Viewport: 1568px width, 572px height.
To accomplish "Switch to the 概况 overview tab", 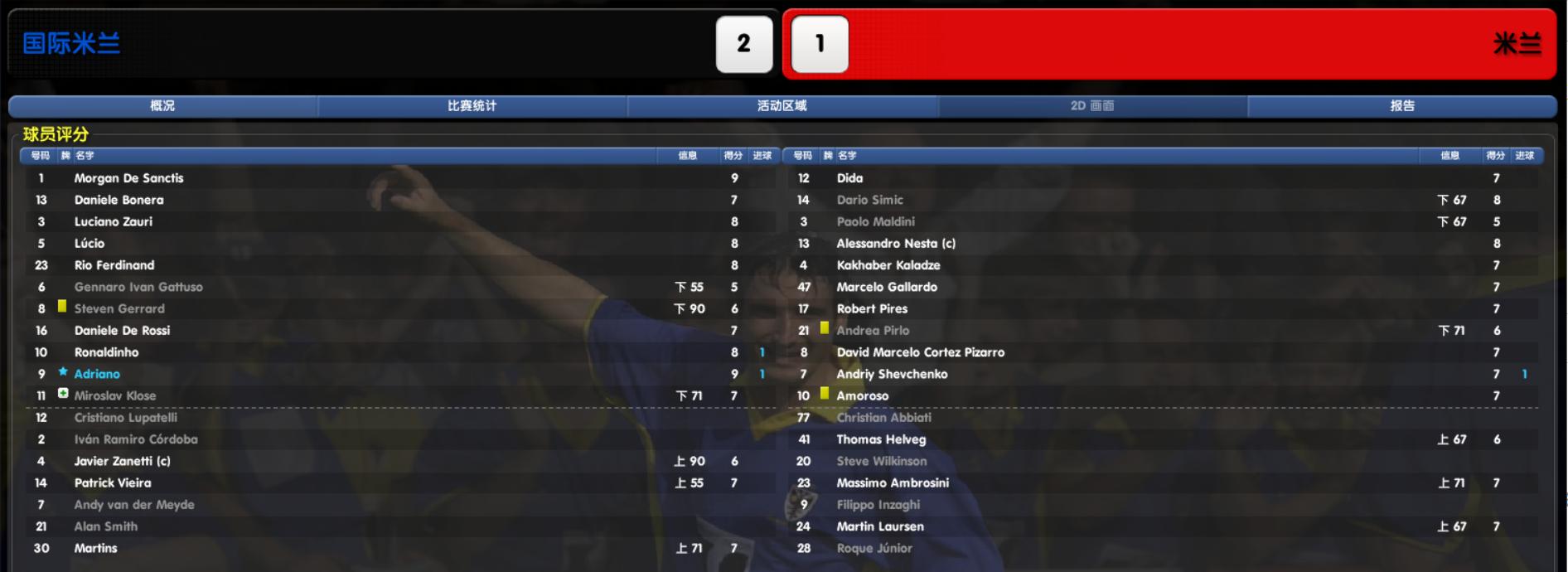I will pyautogui.click(x=162, y=106).
